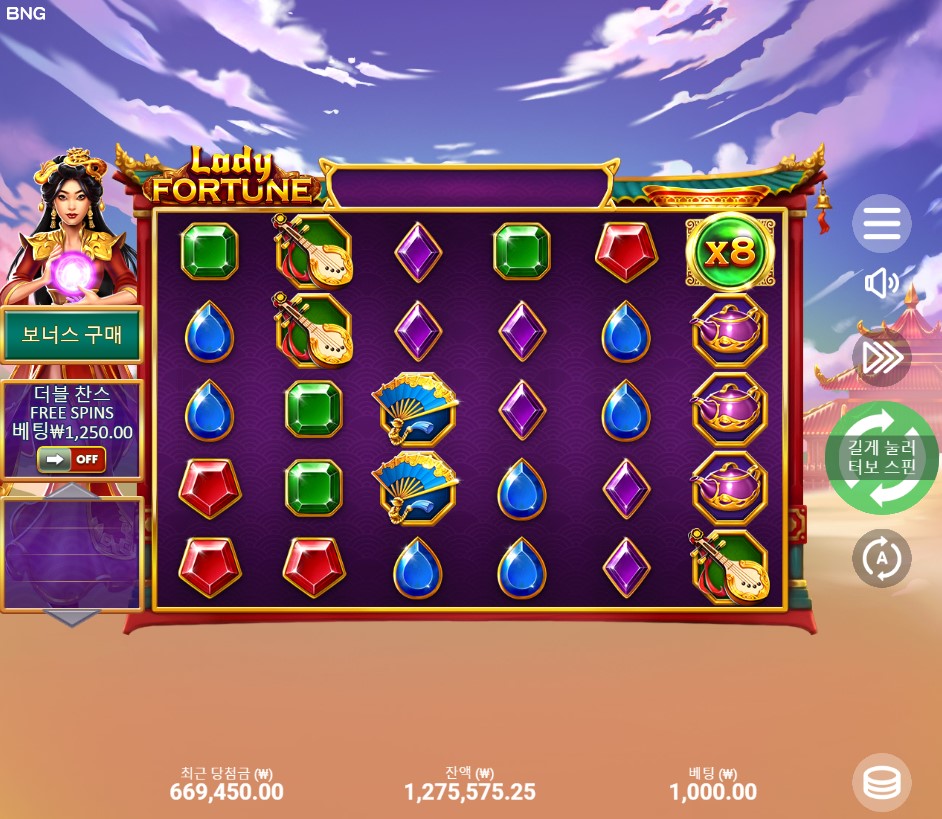This screenshot has width=942, height=819.
Task: Toggle the sound speaker icon
Action: 881,284
